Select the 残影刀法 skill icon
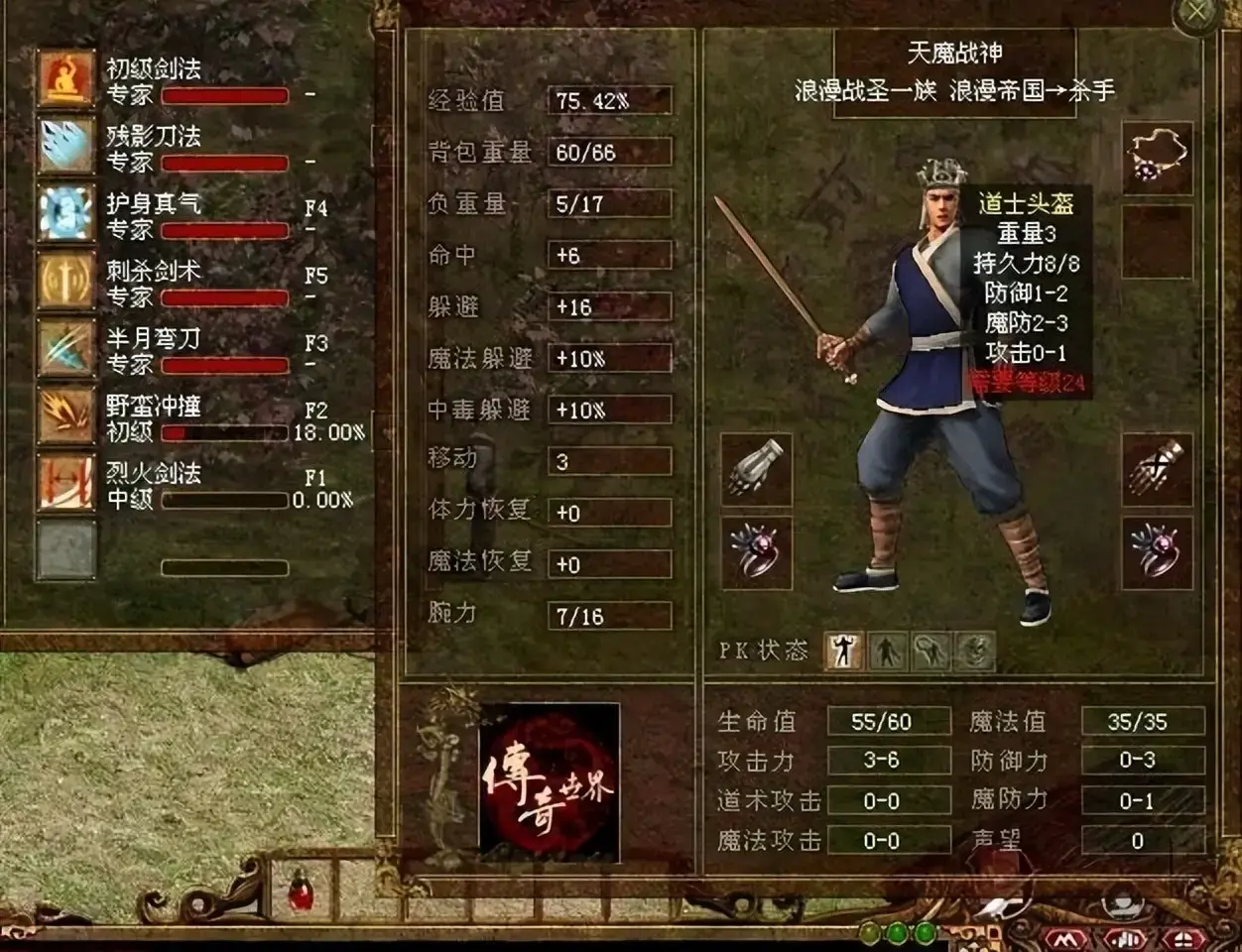1242x952 pixels. tap(66, 146)
